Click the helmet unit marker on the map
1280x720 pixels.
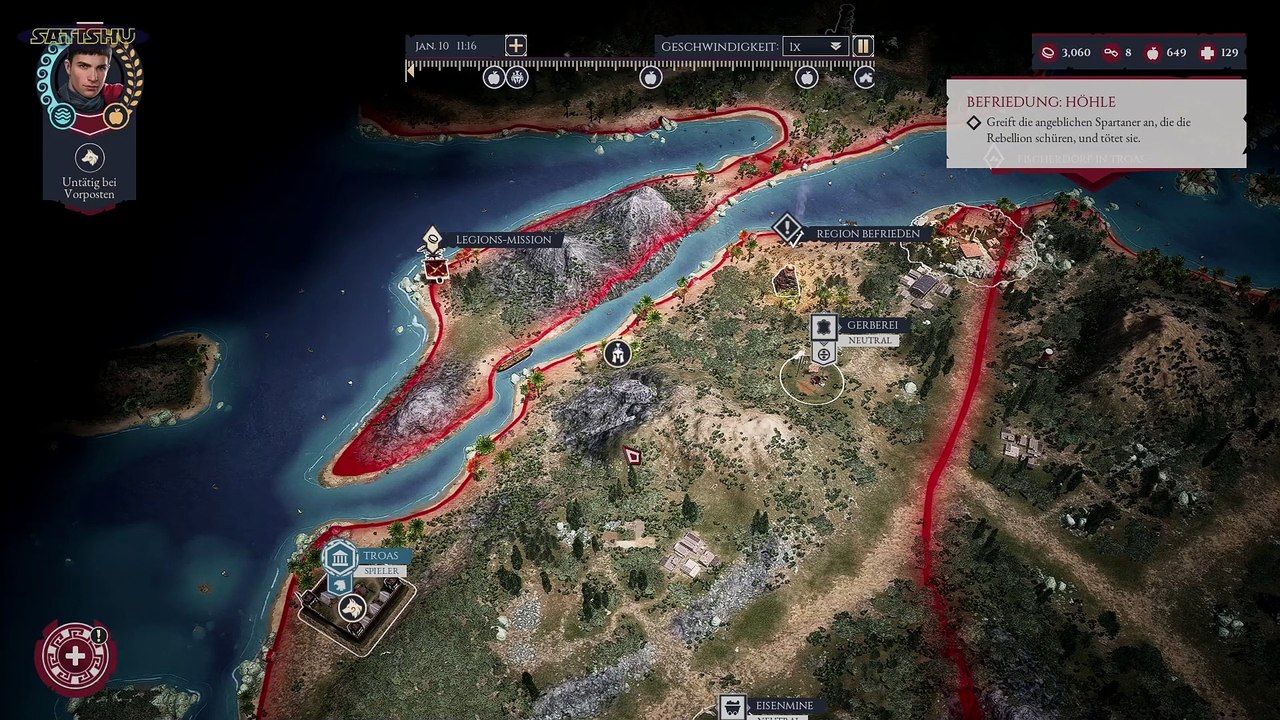click(x=617, y=352)
